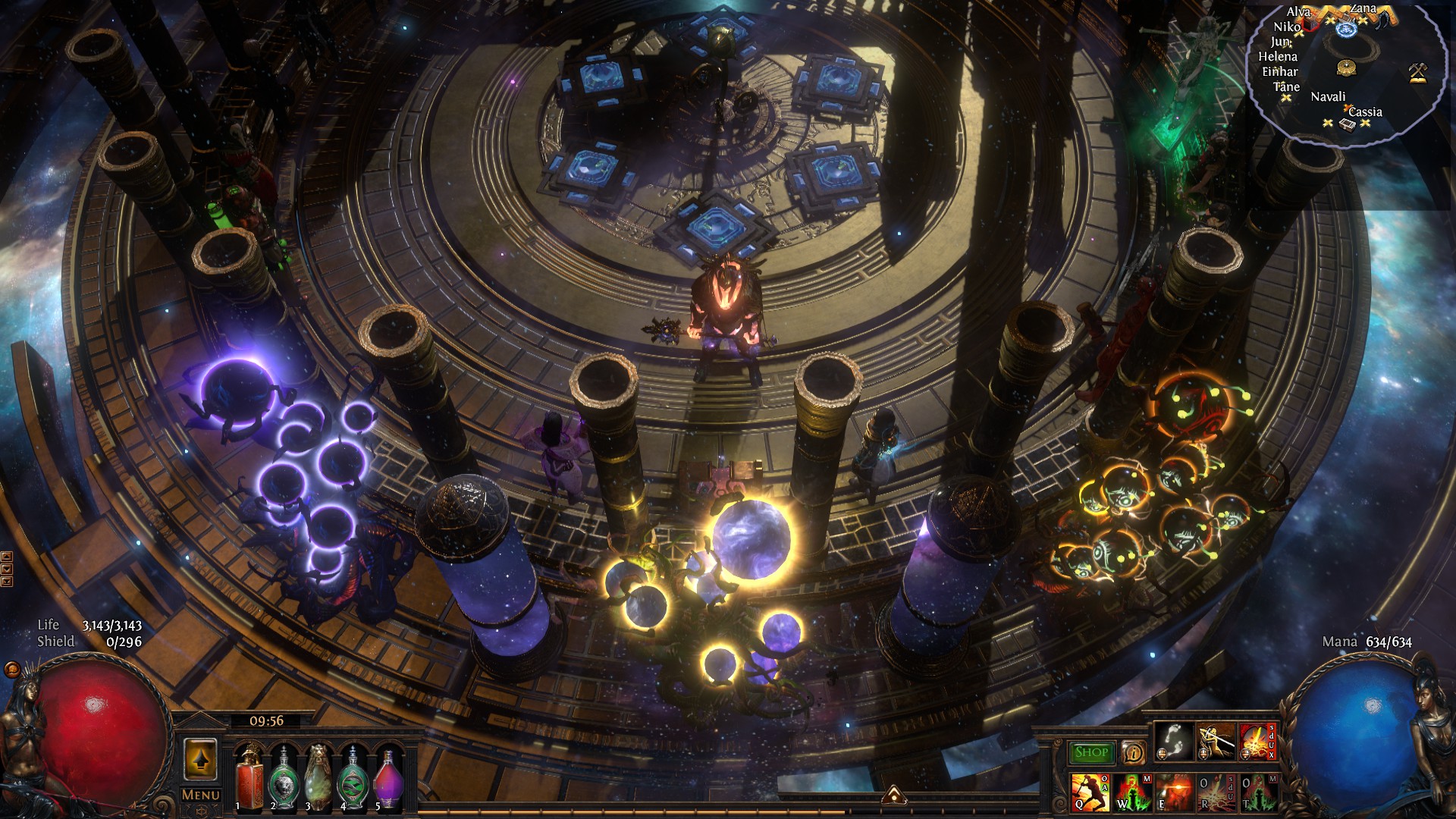Select the sword-thrust warrior skill slot

click(1216, 741)
